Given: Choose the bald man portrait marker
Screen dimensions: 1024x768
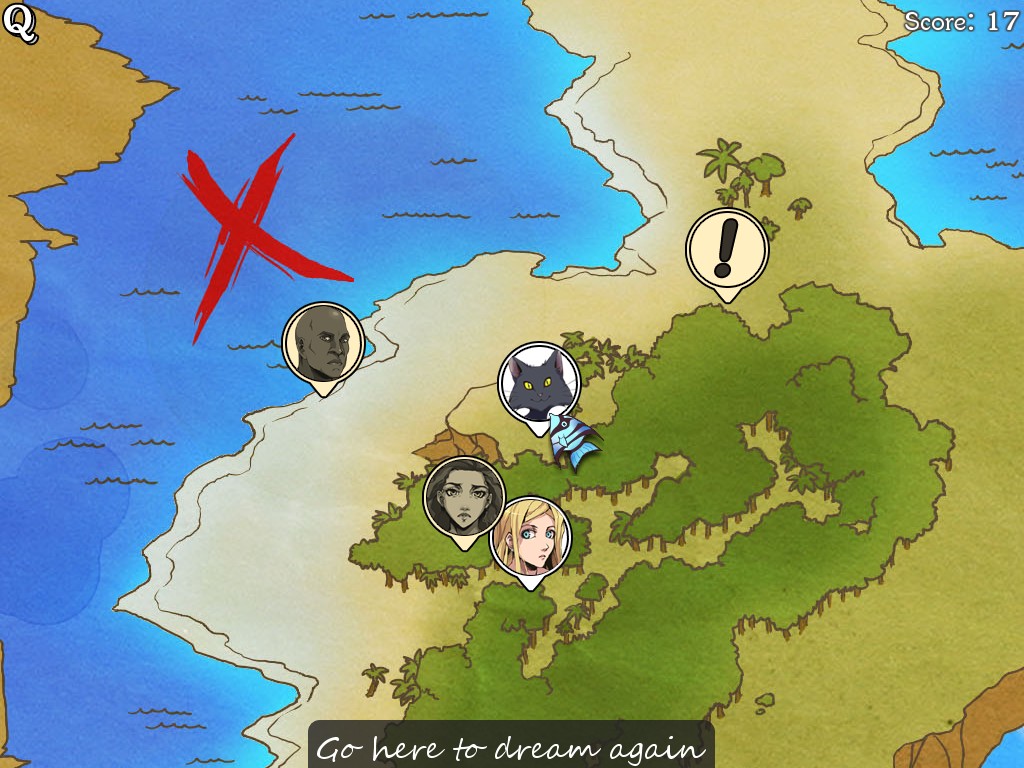Looking at the screenshot, I should point(323,343).
